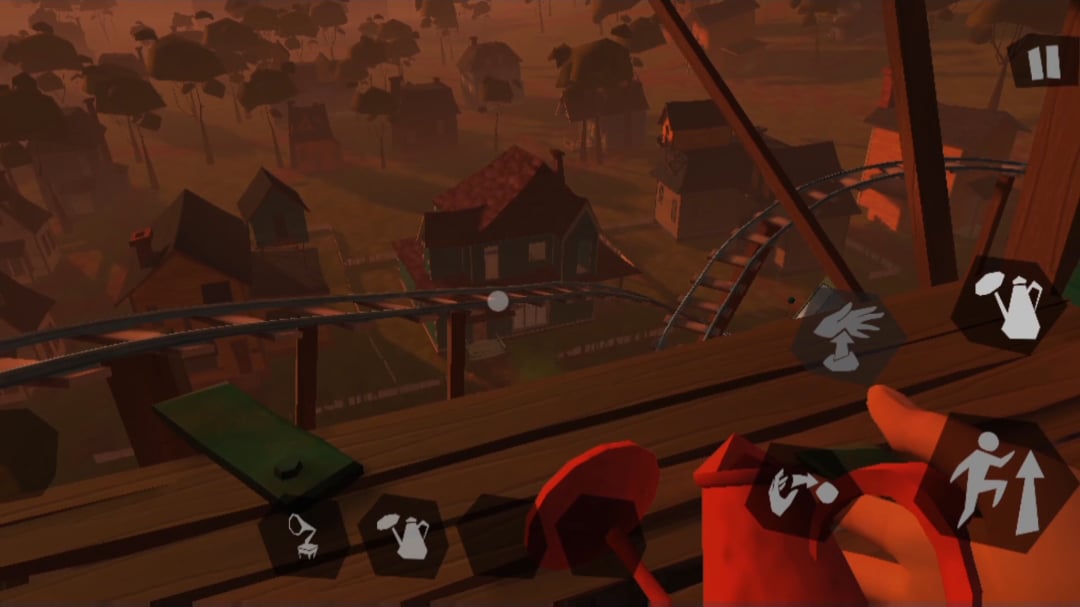Pause the game with the pause button
The width and height of the screenshot is (1080, 607).
1043,62
